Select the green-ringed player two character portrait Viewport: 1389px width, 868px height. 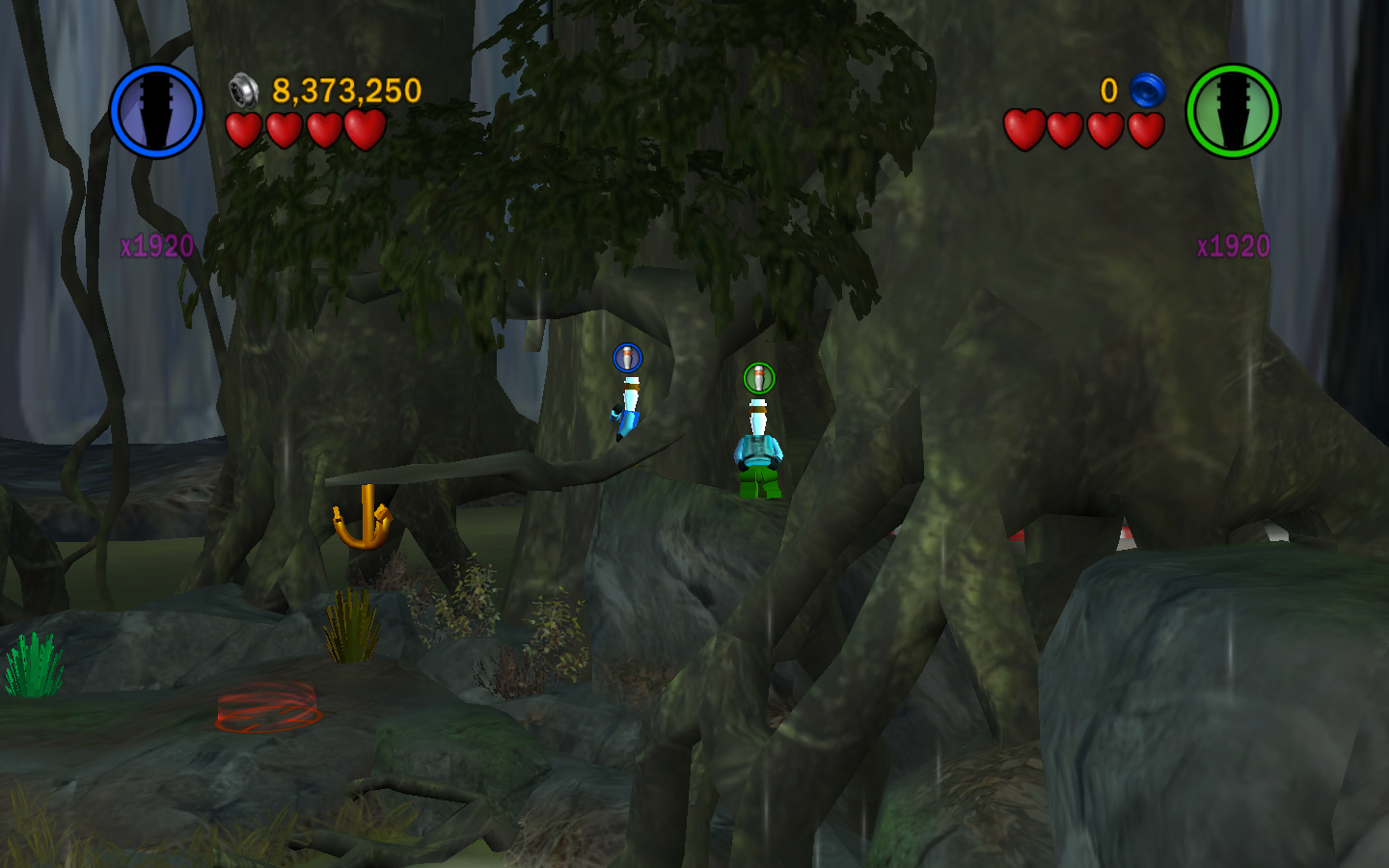point(1232,111)
